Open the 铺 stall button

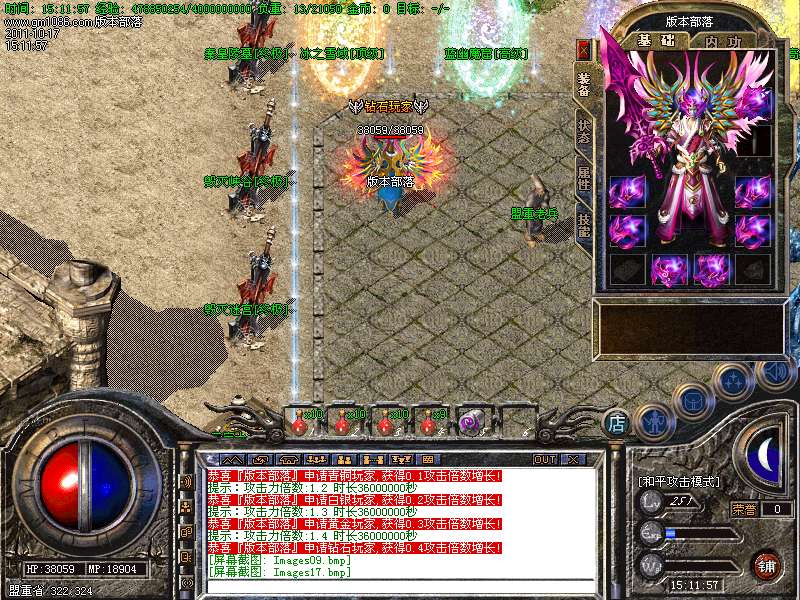tap(766, 565)
